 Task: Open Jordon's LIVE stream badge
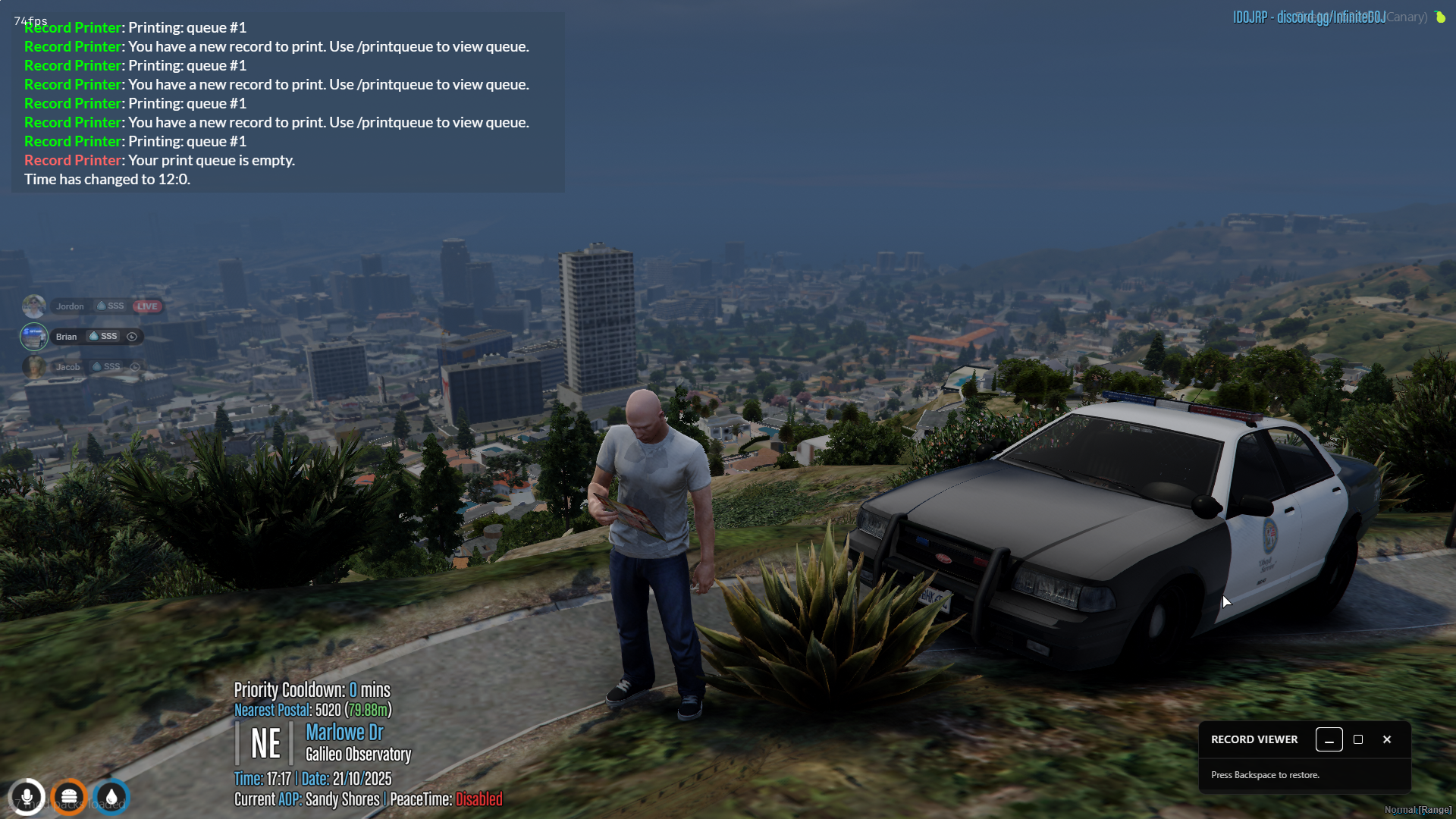click(x=147, y=306)
